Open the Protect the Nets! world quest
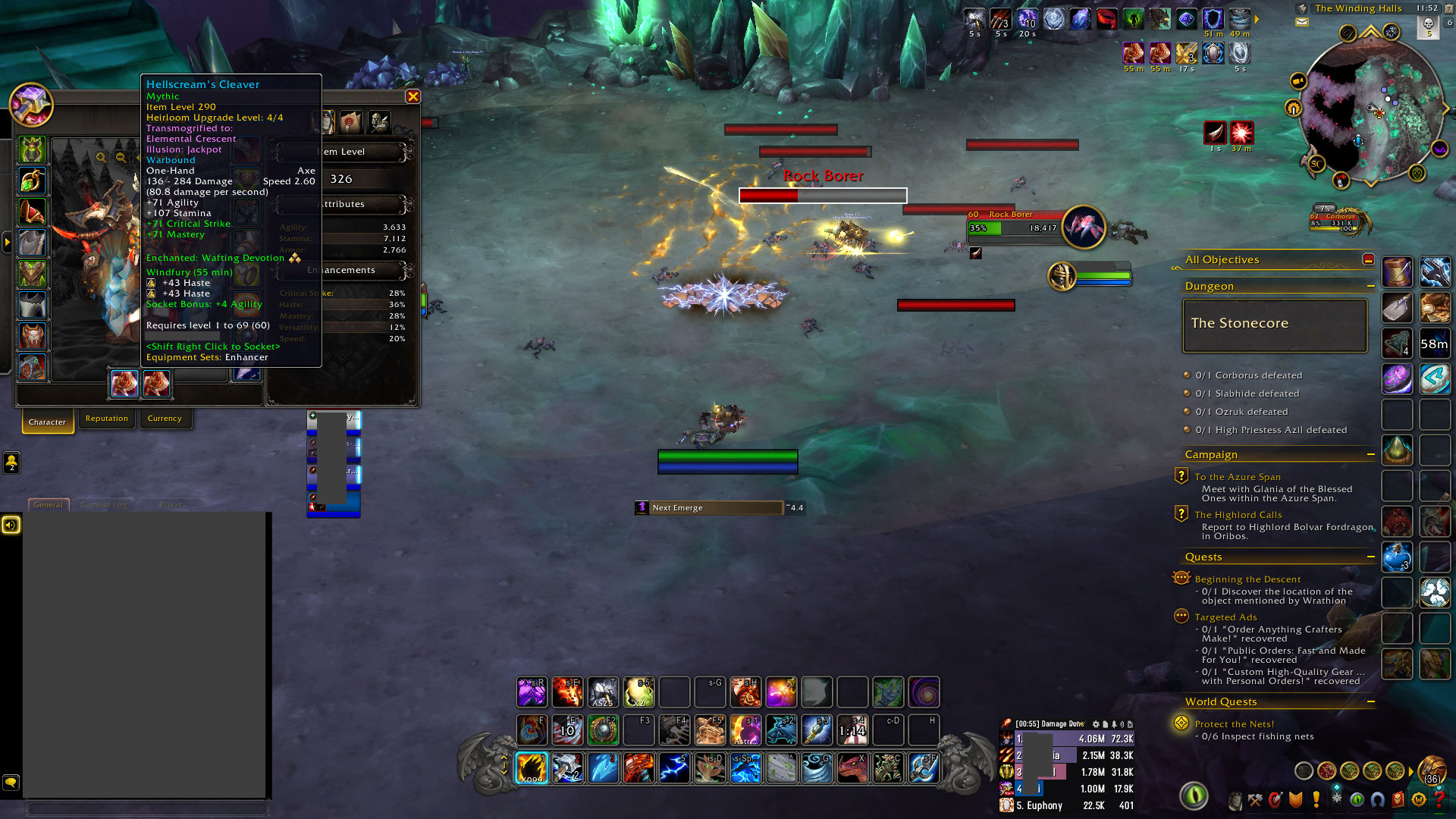This screenshot has height=819, width=1456. [1235, 724]
